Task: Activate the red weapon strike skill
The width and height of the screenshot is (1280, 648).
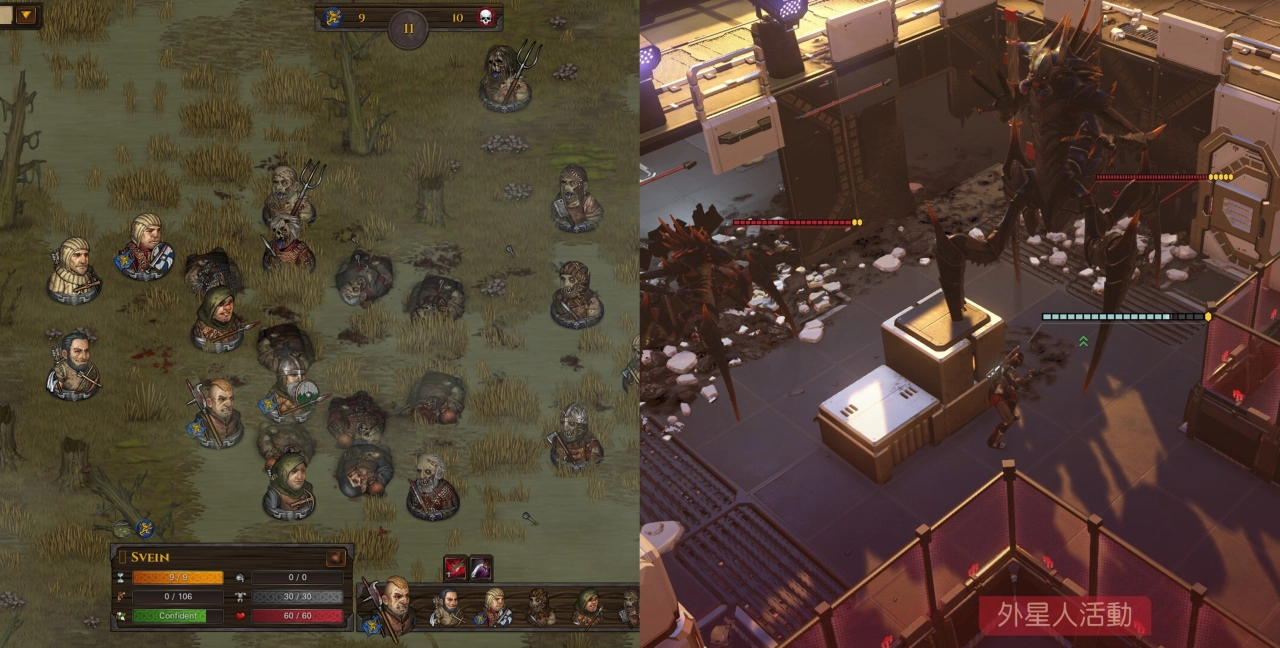Action: click(x=455, y=568)
